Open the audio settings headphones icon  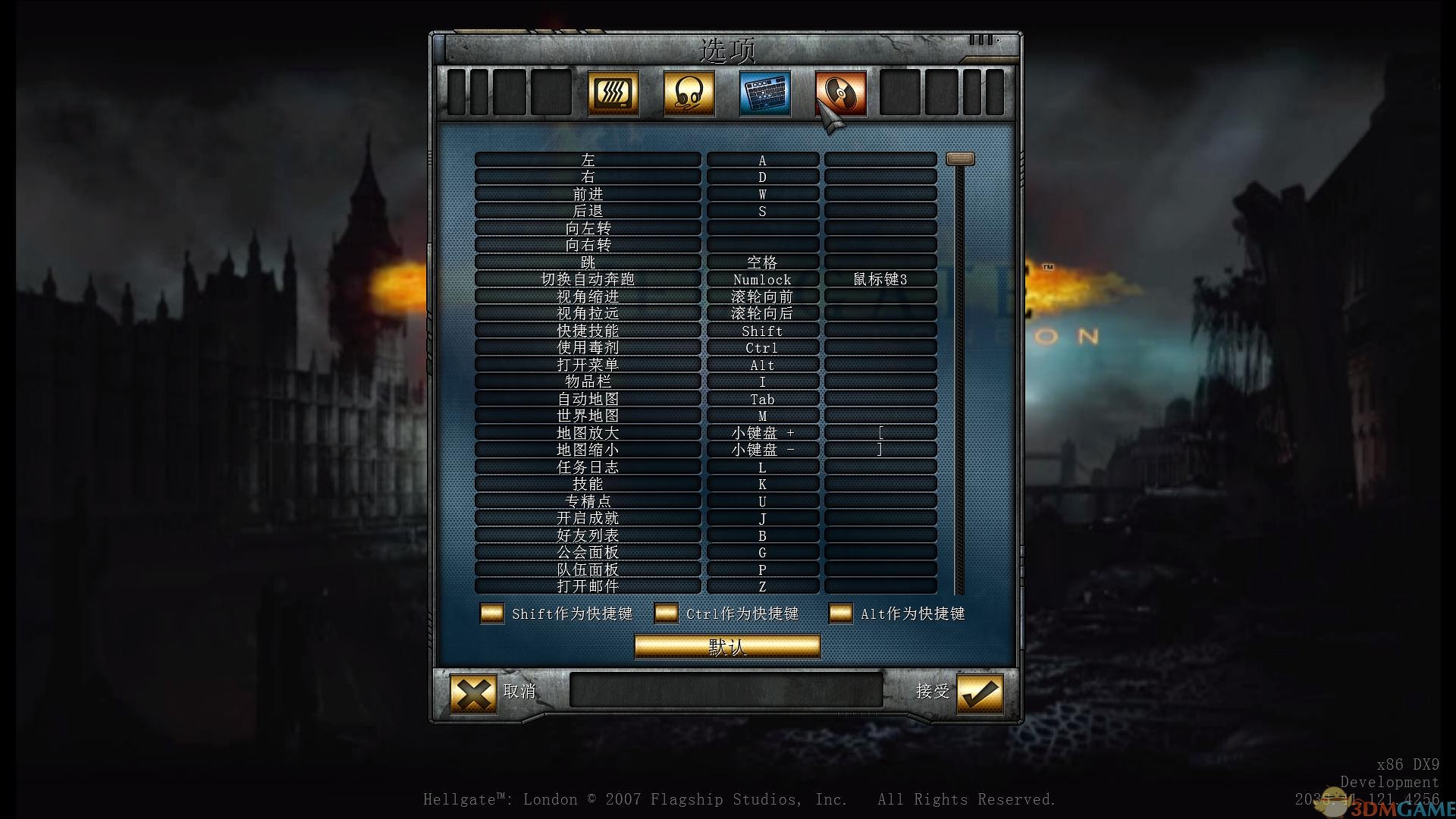click(688, 93)
